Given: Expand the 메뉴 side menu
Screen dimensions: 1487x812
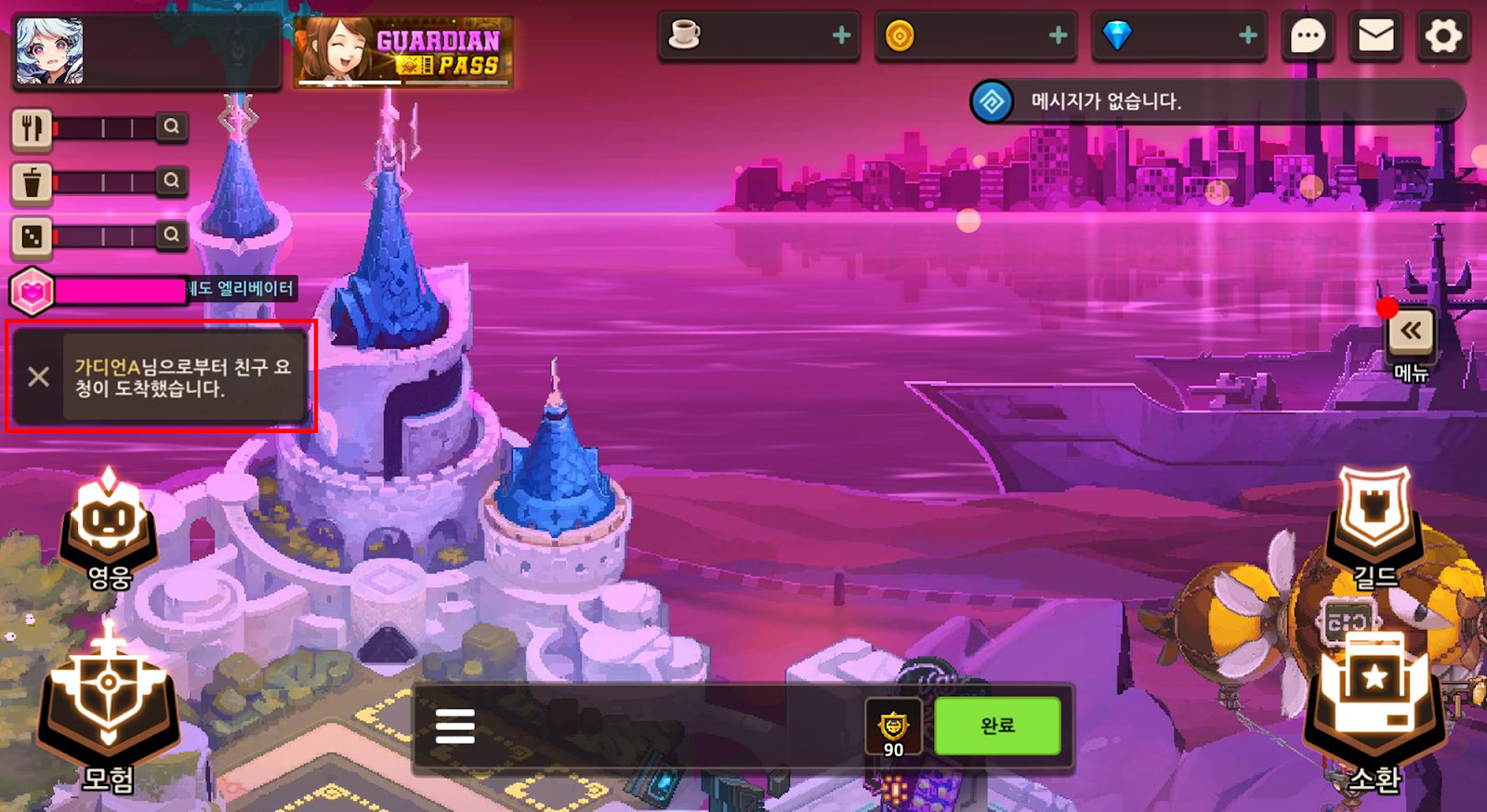Looking at the screenshot, I should pyautogui.click(x=1411, y=332).
